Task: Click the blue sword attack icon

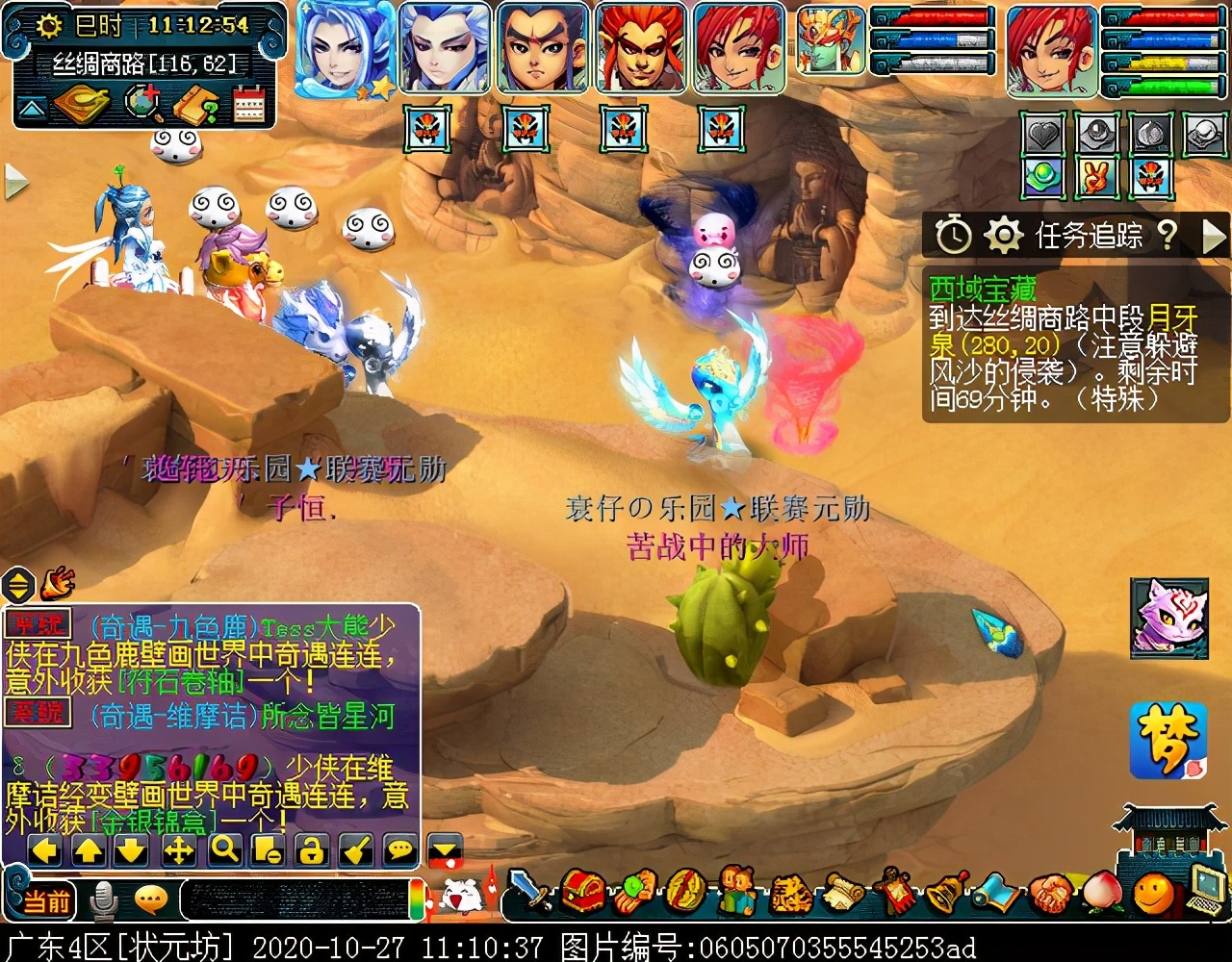Action: pyautogui.click(x=528, y=890)
